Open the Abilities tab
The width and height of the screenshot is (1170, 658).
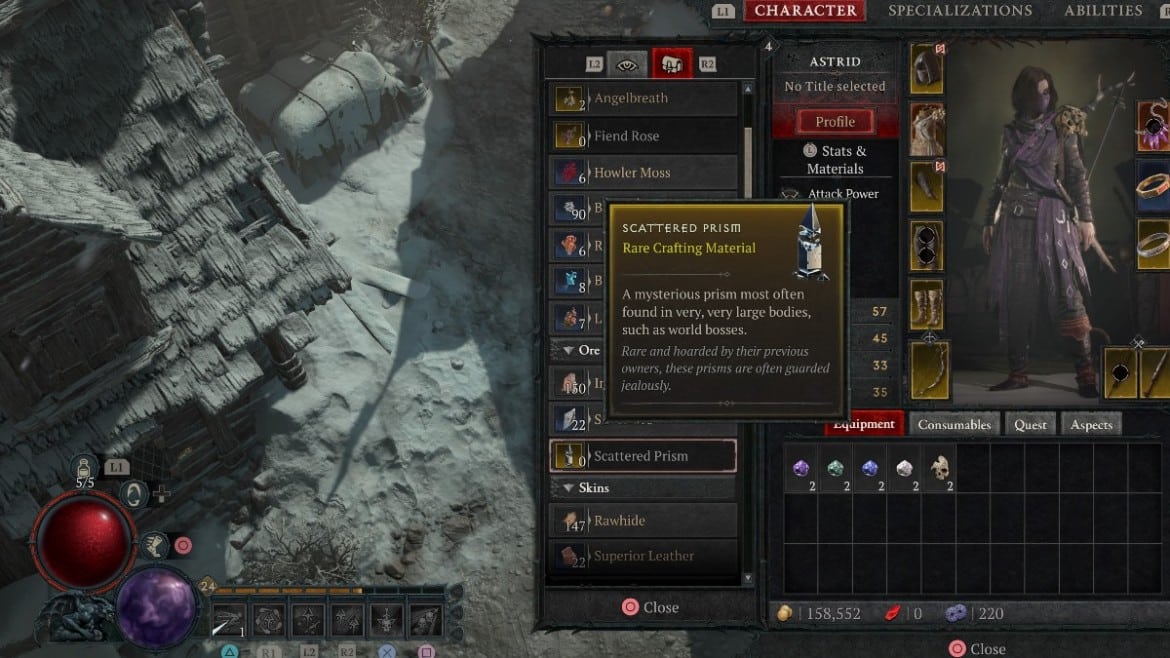coord(1103,11)
